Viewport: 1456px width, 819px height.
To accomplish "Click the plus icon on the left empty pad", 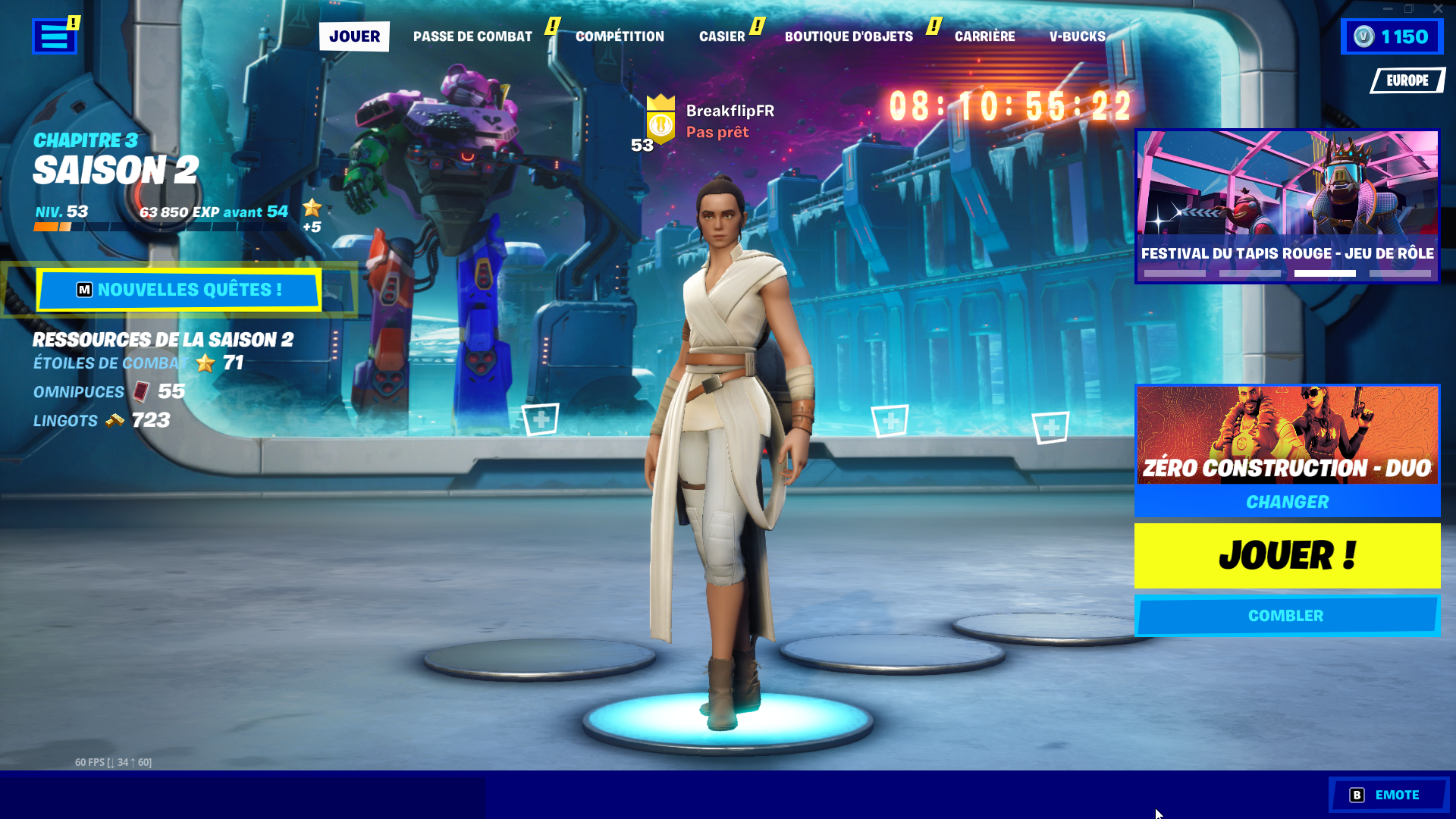I will click(539, 418).
